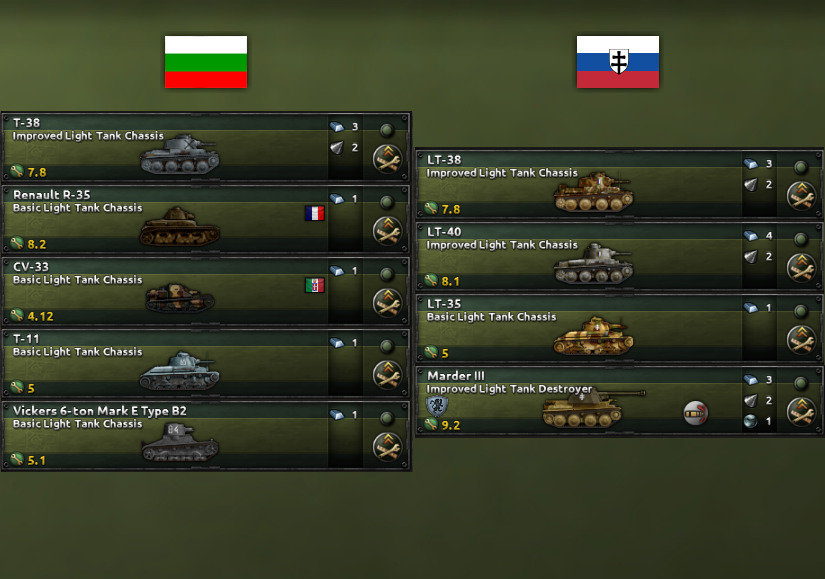Toggle the small round button on the LT-35 row
The width and height of the screenshot is (825, 579).
(800, 310)
